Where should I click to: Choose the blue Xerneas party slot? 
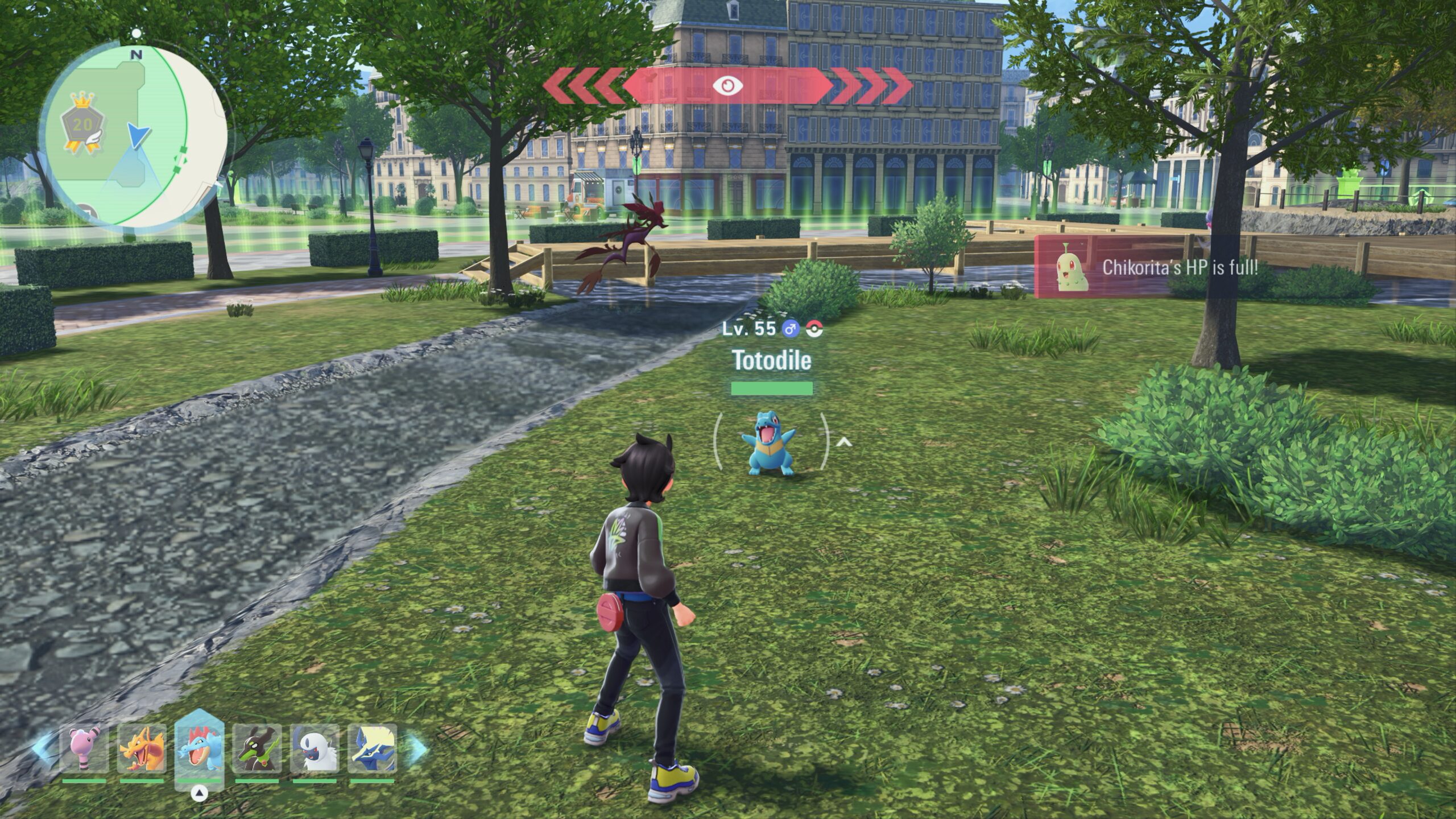point(372,748)
